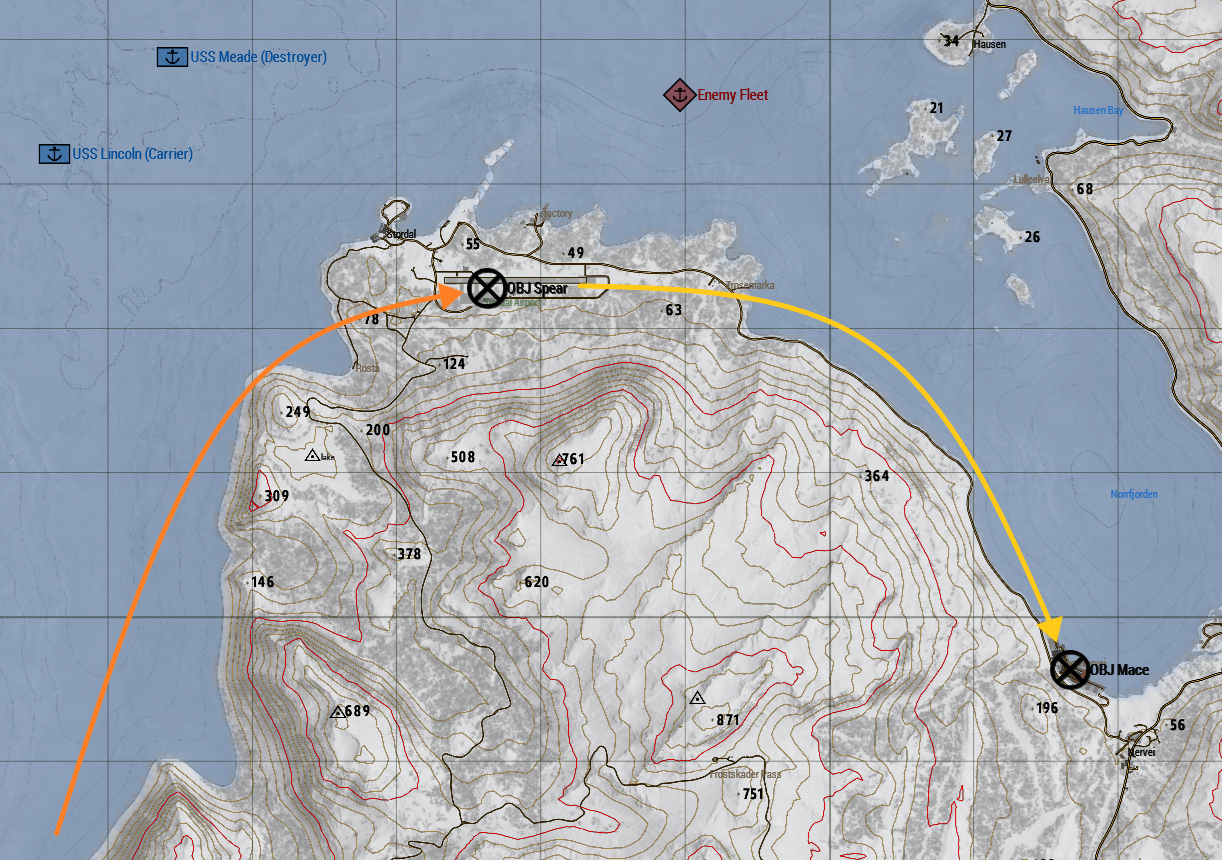Viewport: 1222px width, 860px height.
Task: Pick the OBJ Mace objective marker
Action: 1070,669
